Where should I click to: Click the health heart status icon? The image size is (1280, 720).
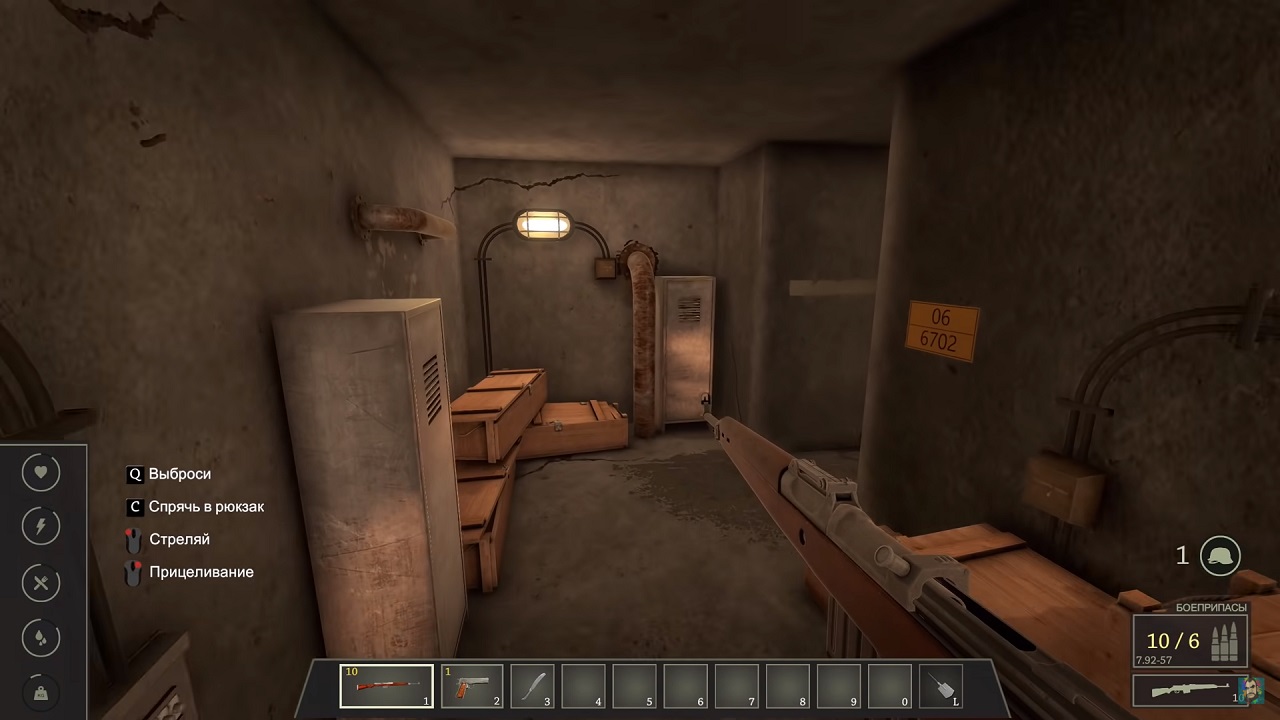tap(40, 471)
